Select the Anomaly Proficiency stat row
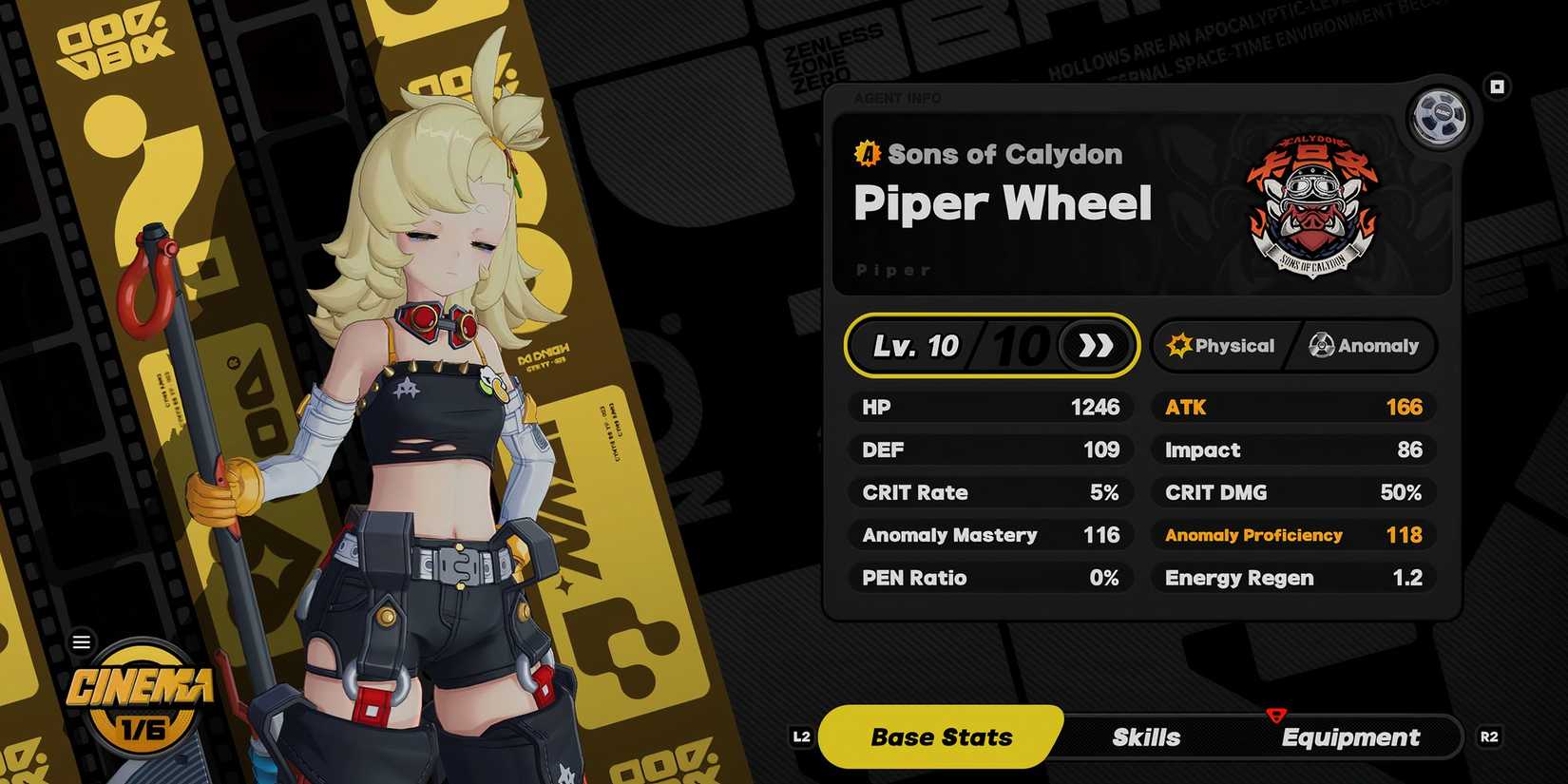Screen dimensions: 1568x784 (x=1293, y=535)
